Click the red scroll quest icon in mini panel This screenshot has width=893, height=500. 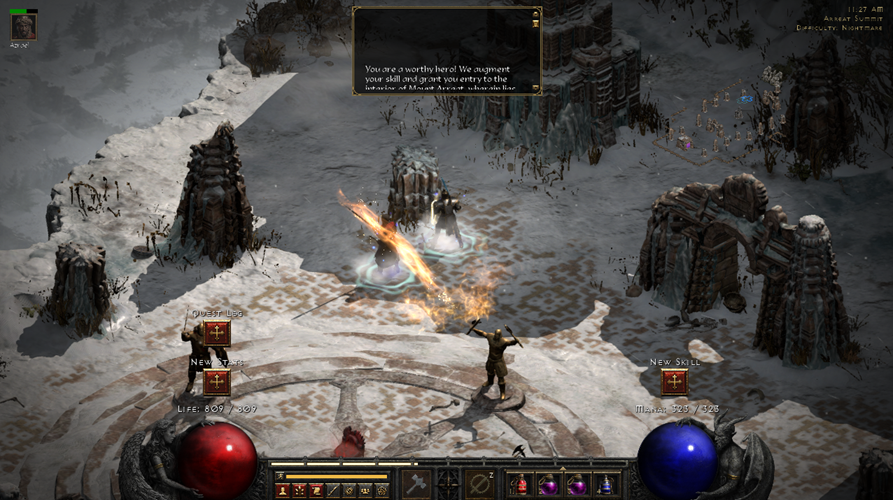[315, 490]
